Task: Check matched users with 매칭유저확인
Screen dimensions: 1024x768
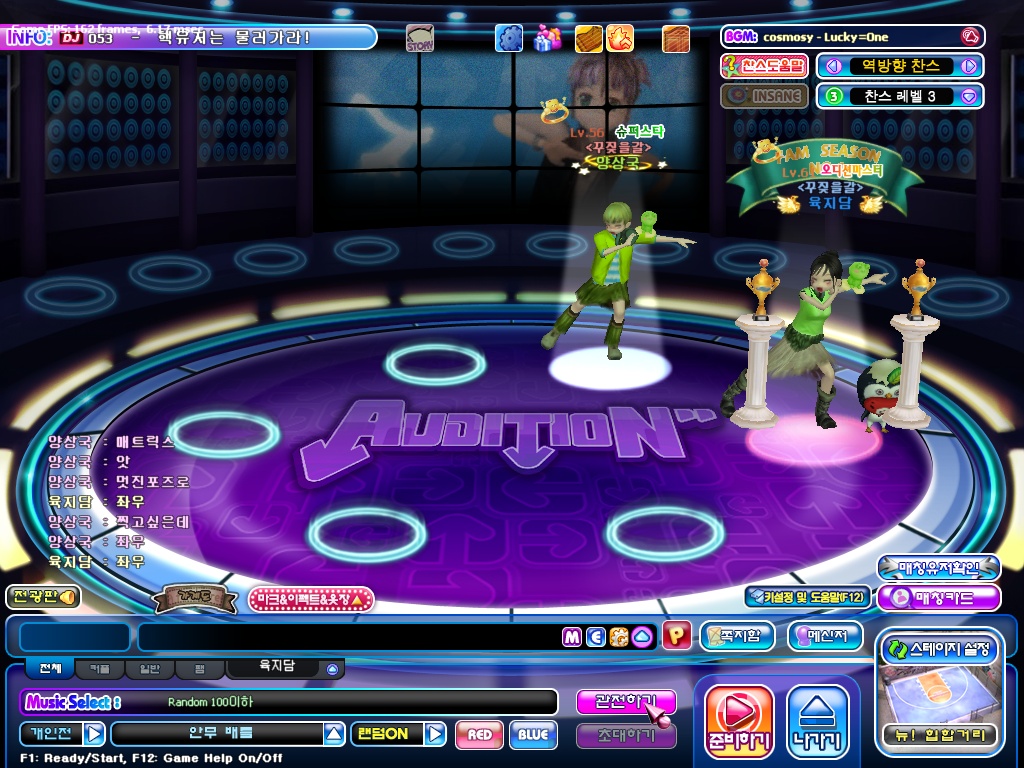Action: tap(938, 568)
